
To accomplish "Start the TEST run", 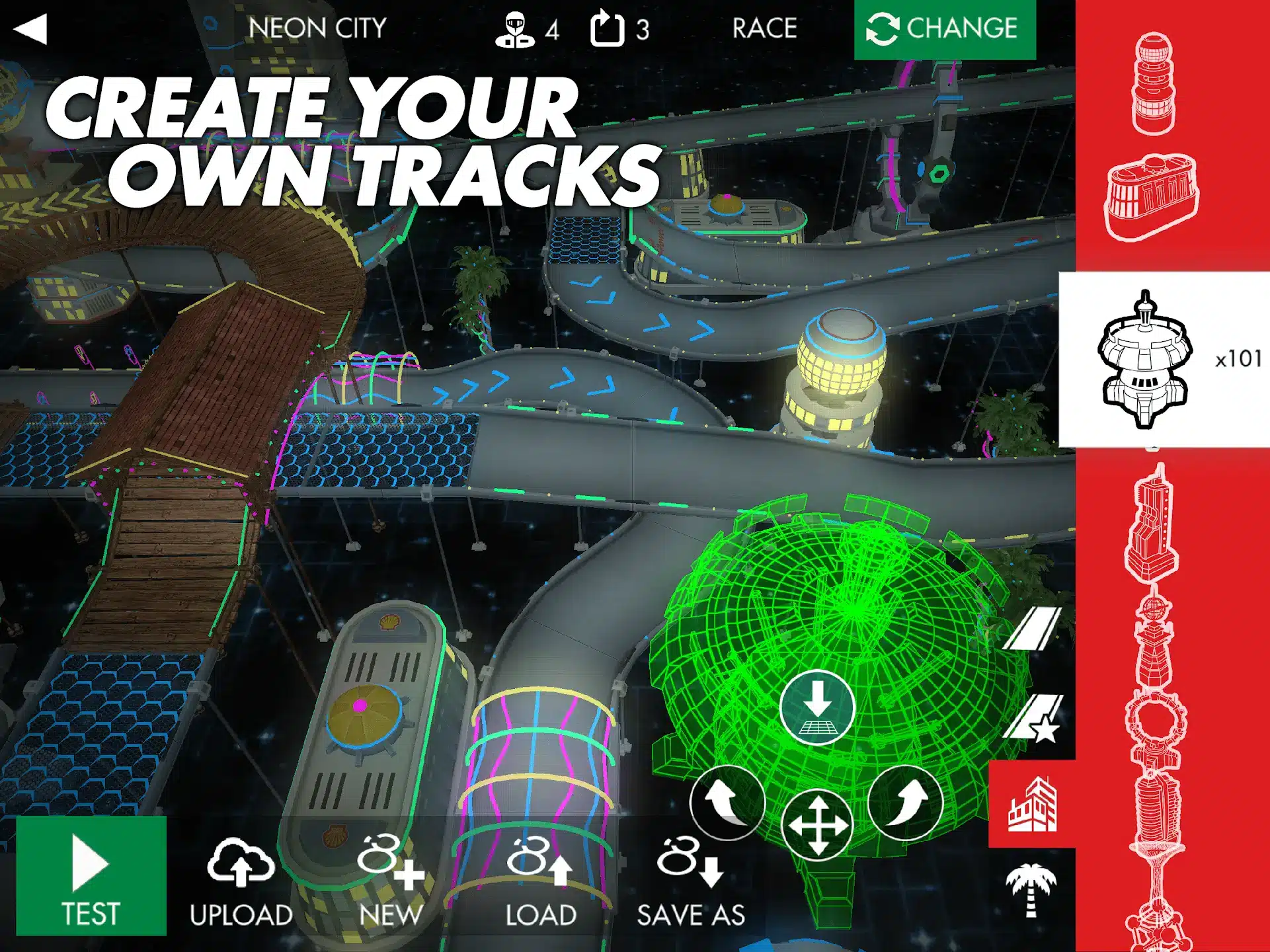I will pyautogui.click(x=91, y=876).
